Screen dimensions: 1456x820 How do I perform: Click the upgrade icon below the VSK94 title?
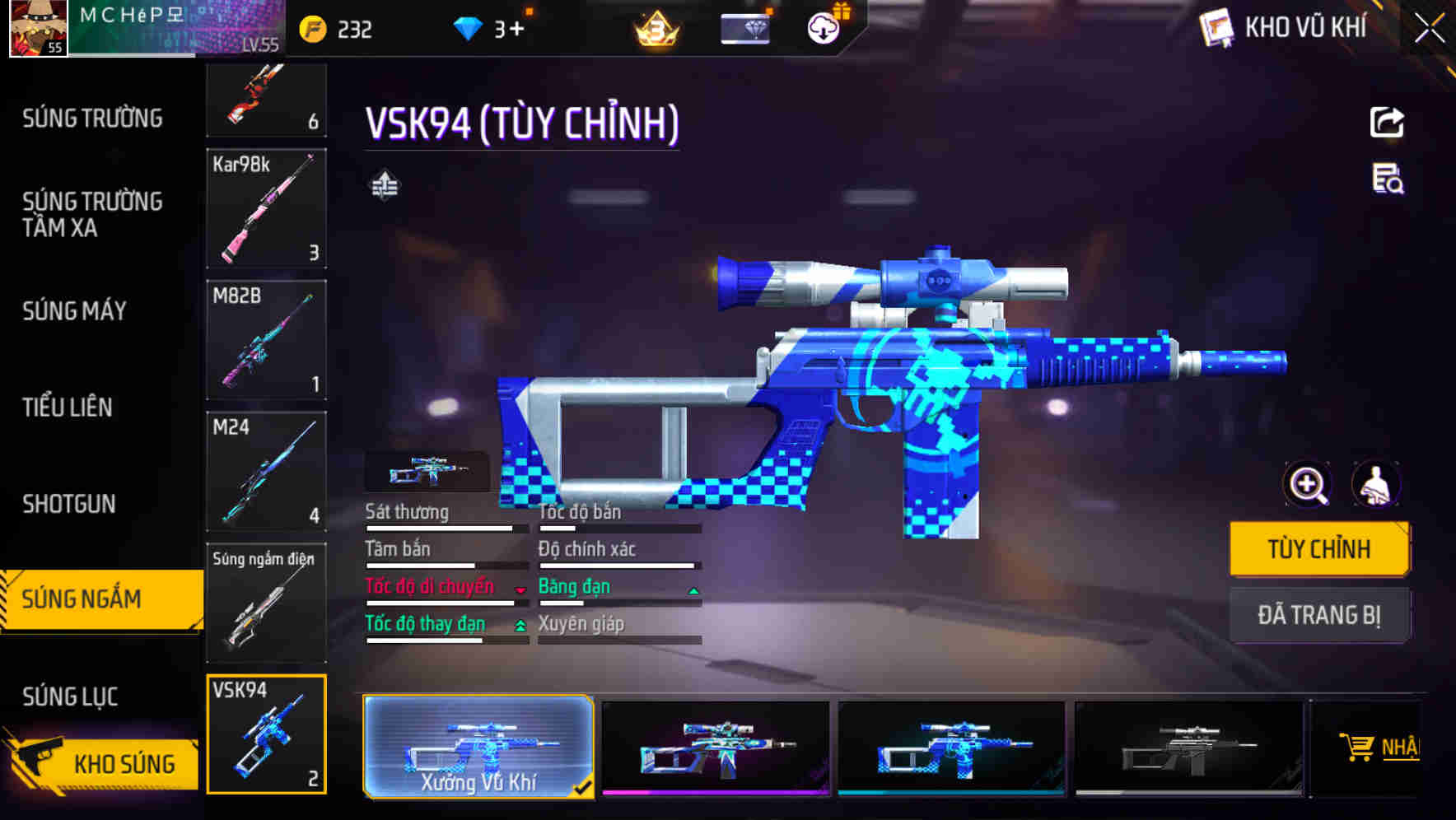click(x=384, y=185)
